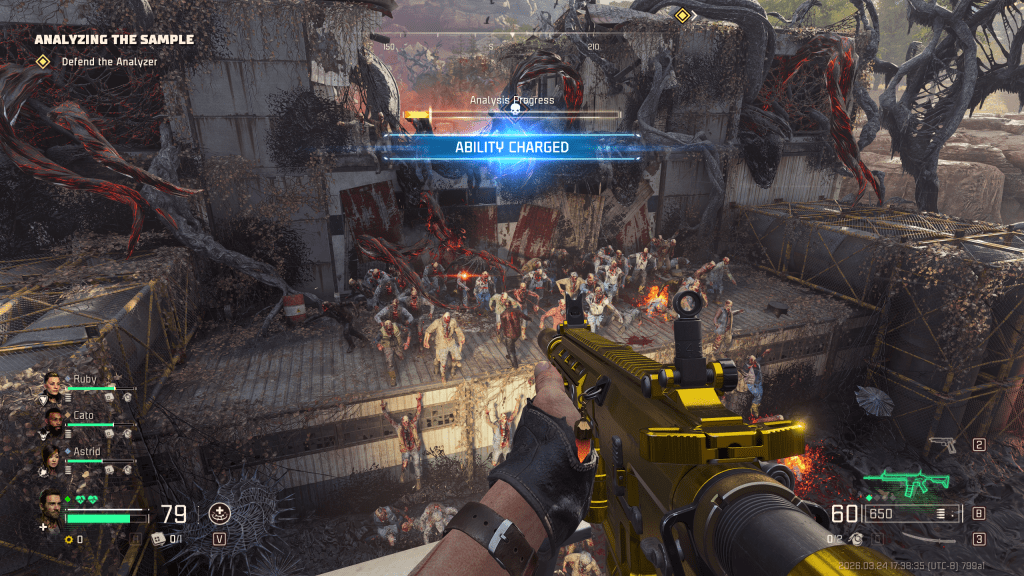
Task: Click your own bearded character portrait
Action: click(51, 504)
